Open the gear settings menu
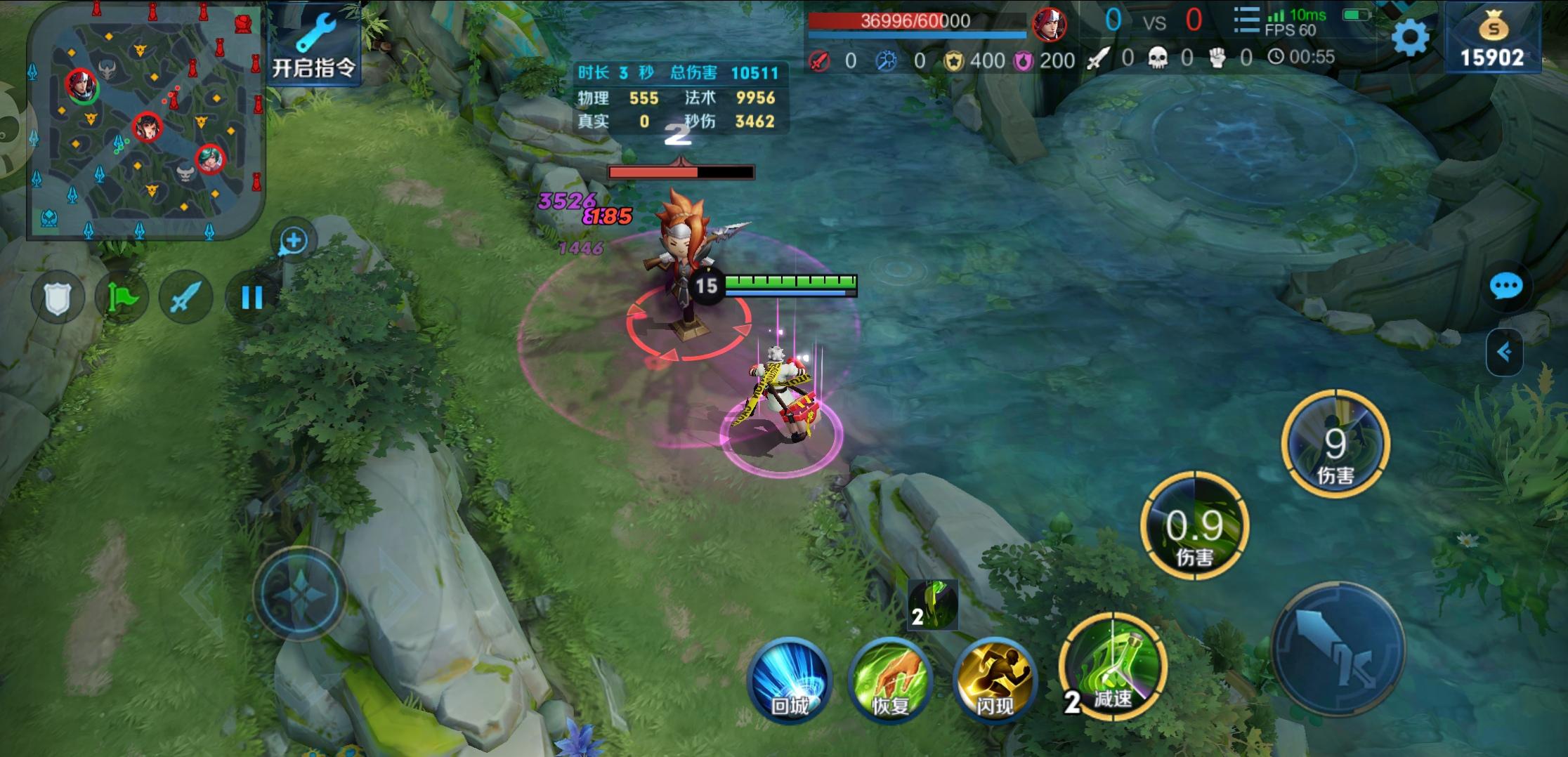 click(x=1410, y=37)
